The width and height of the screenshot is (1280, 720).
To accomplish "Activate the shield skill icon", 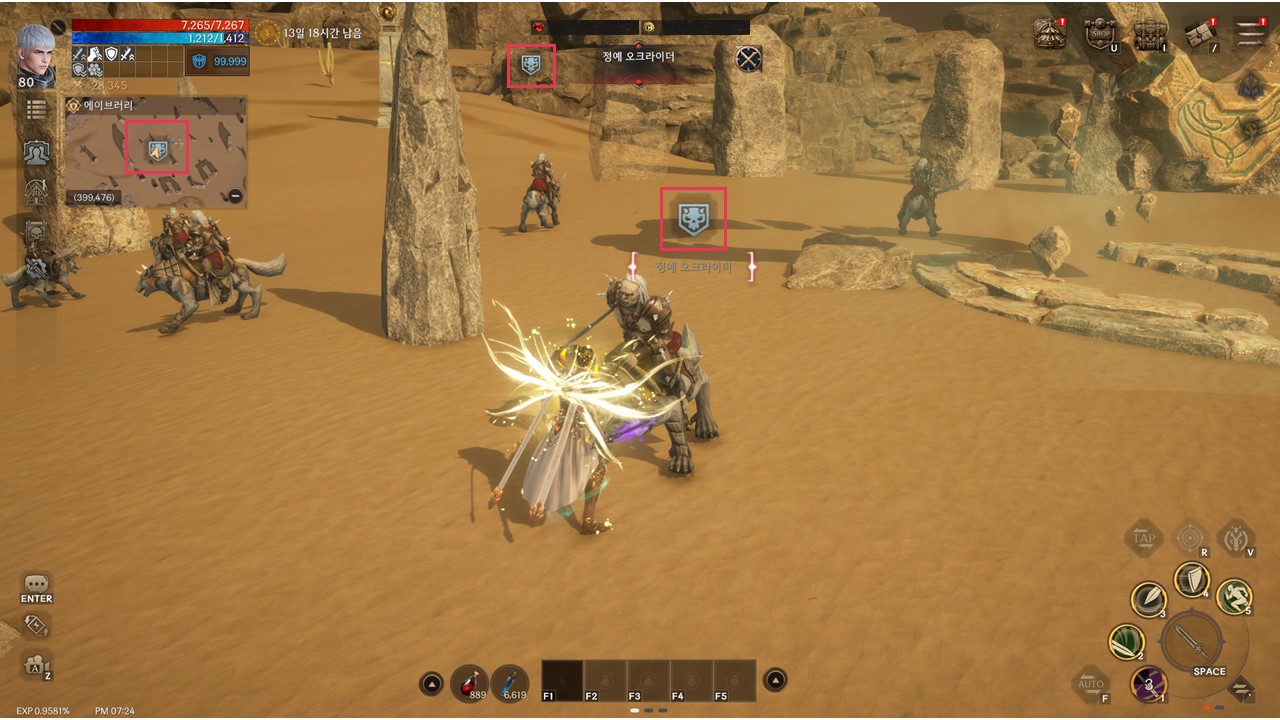I will 1191,579.
